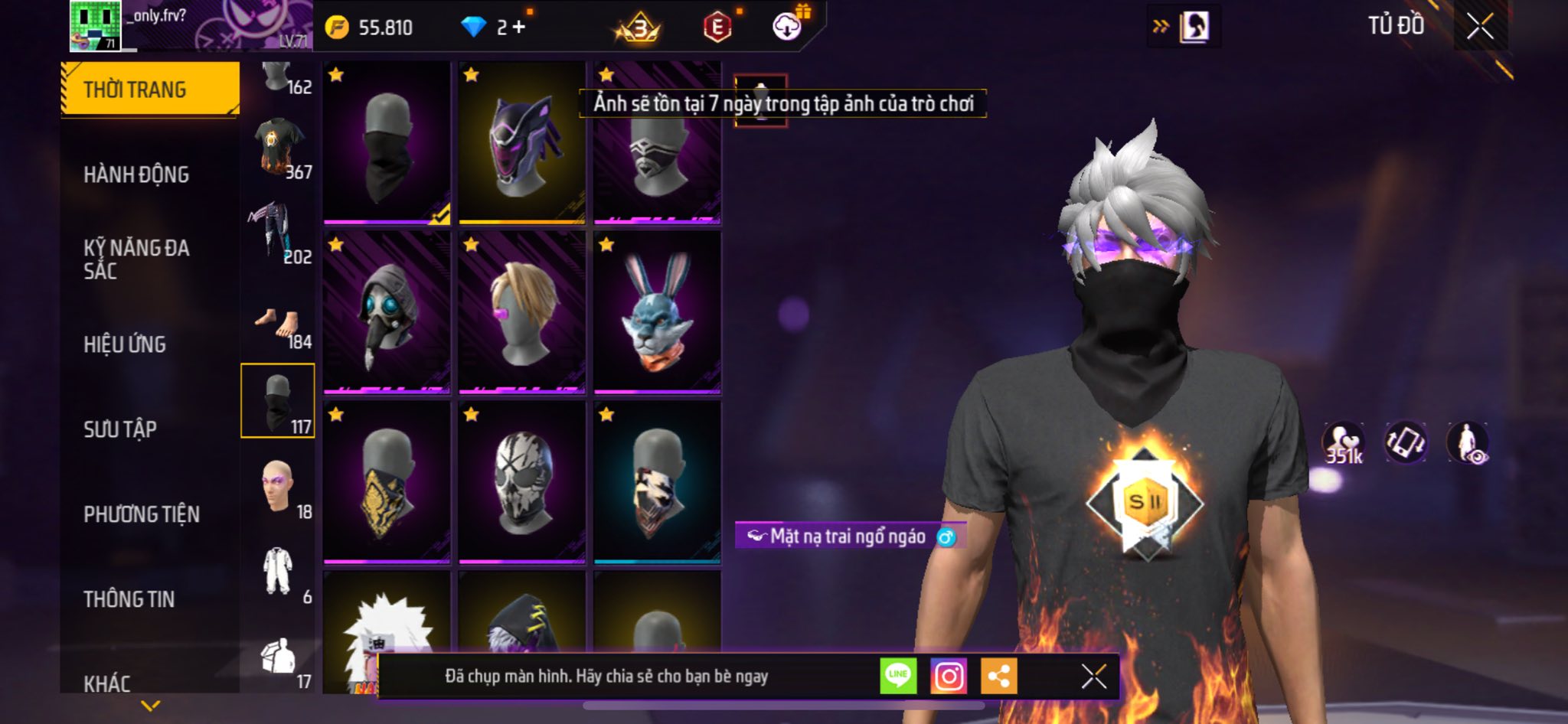Go to Hiệu Ứng section
This screenshot has width=1568, height=724.
(x=125, y=344)
